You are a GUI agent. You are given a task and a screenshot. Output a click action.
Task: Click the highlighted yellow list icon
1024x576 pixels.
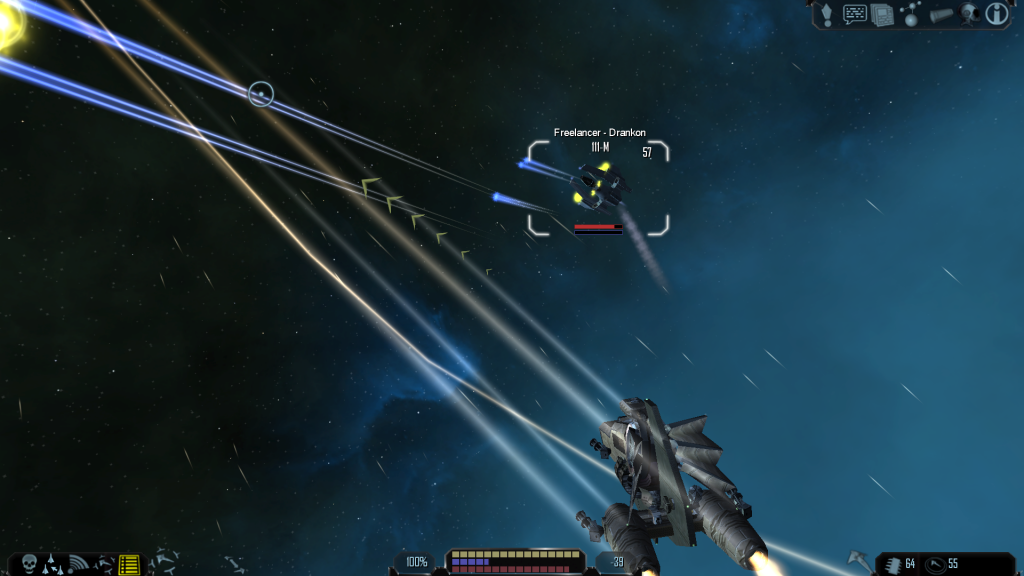129,564
